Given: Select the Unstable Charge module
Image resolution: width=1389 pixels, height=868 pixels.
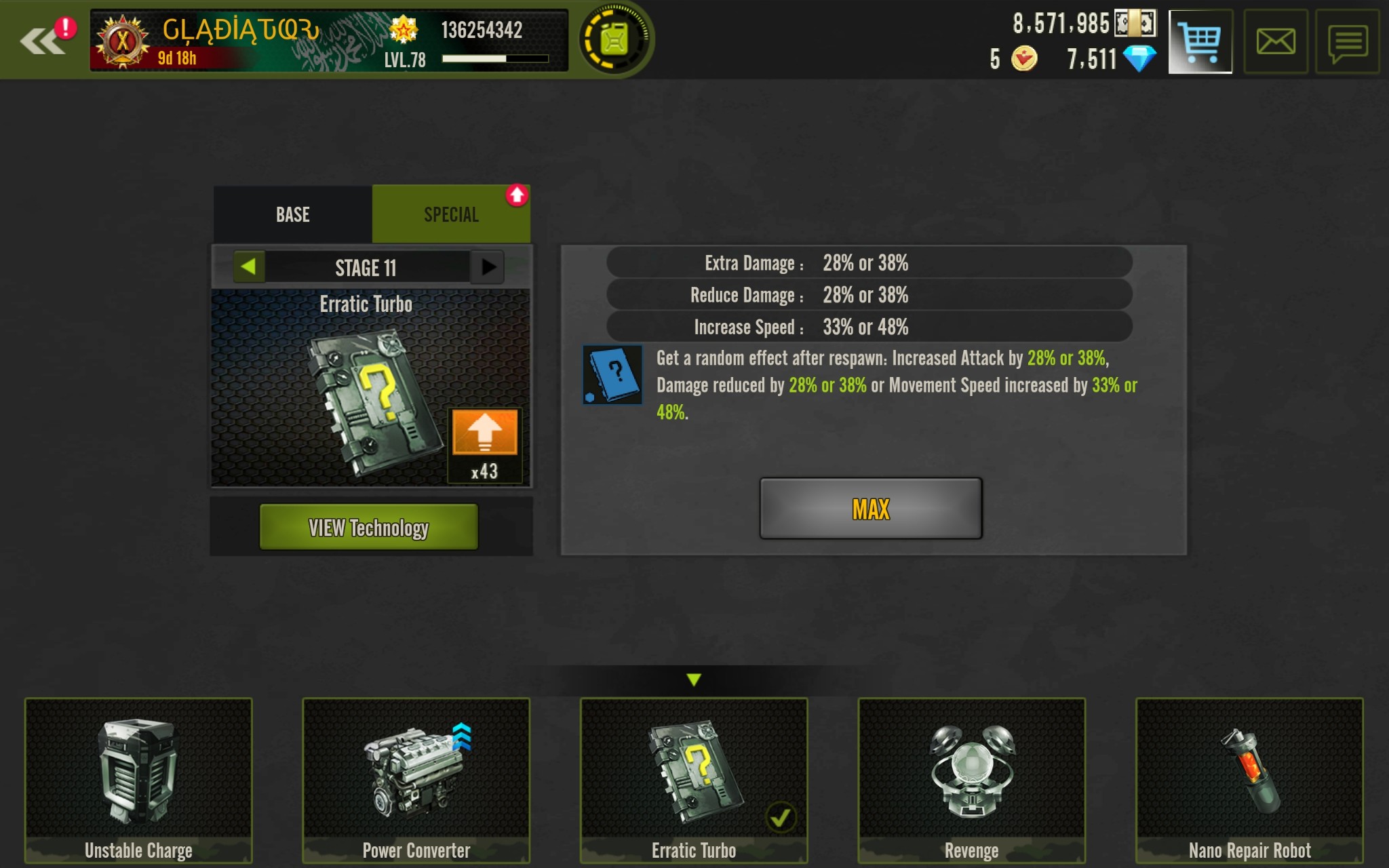Looking at the screenshot, I should (x=138, y=780).
